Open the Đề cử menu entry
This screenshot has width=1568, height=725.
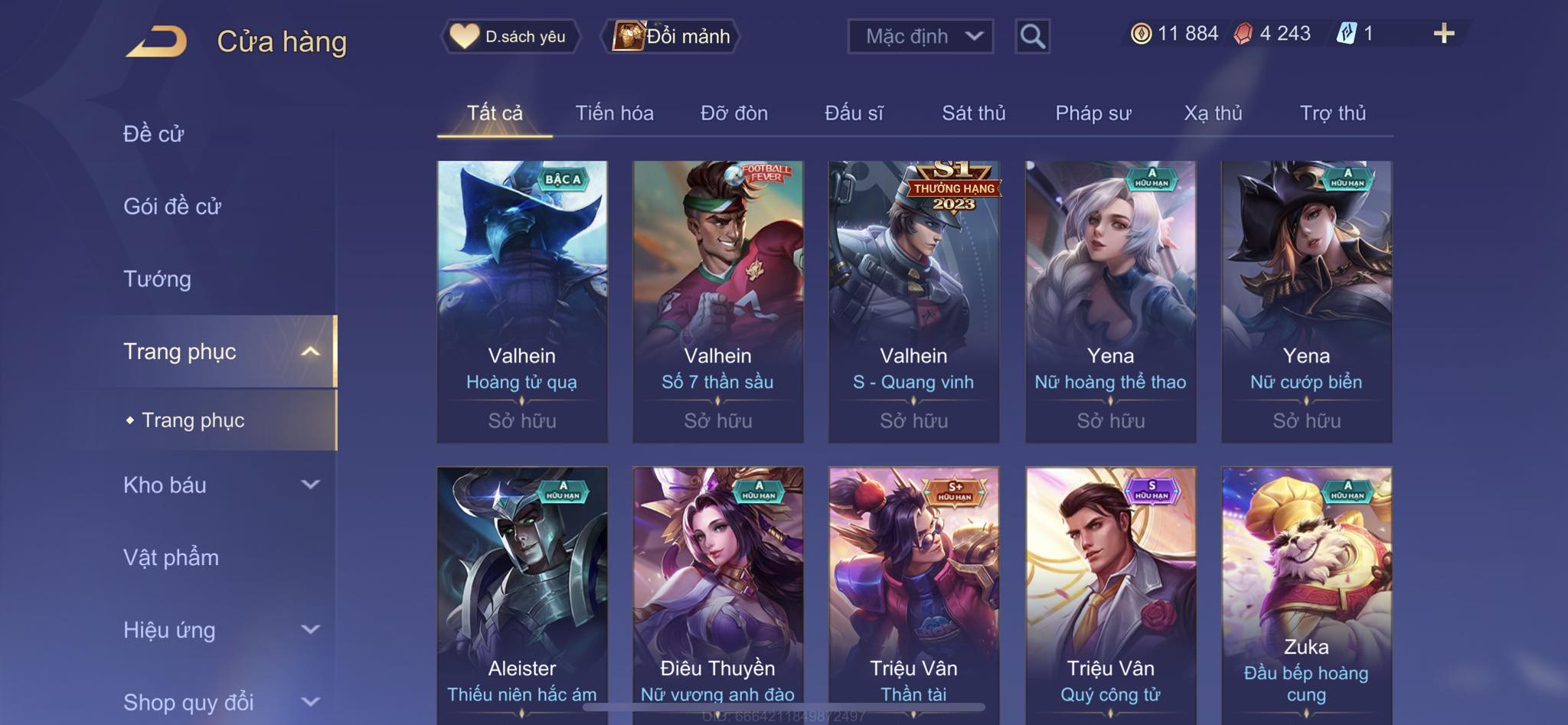point(154,134)
